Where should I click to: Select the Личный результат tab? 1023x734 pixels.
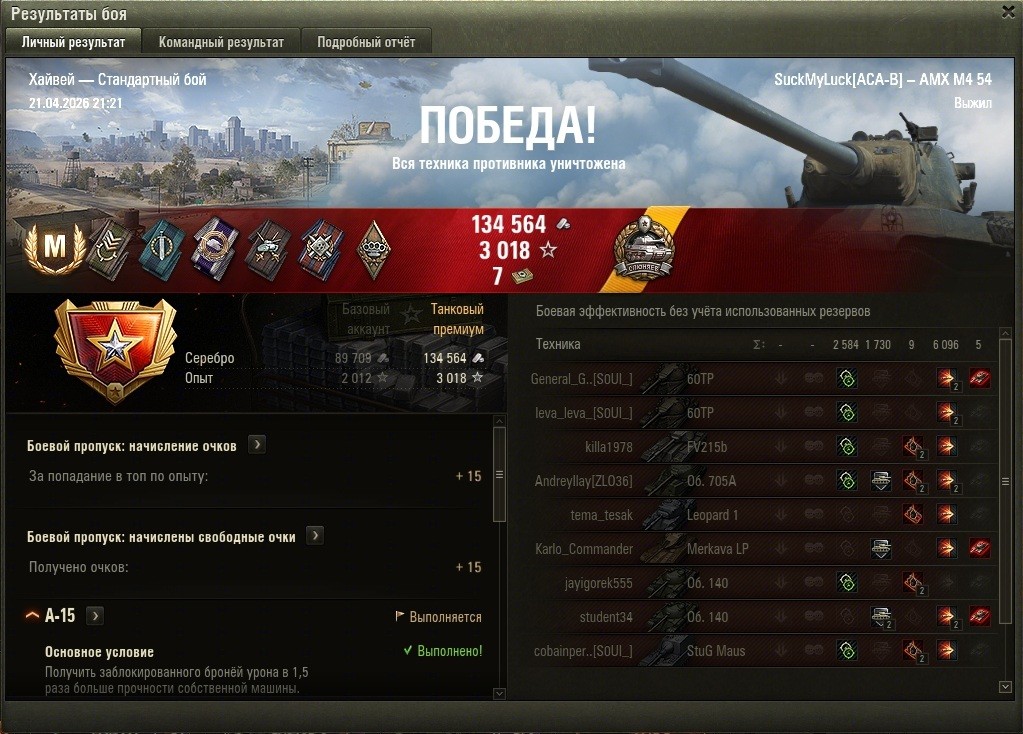click(73, 42)
